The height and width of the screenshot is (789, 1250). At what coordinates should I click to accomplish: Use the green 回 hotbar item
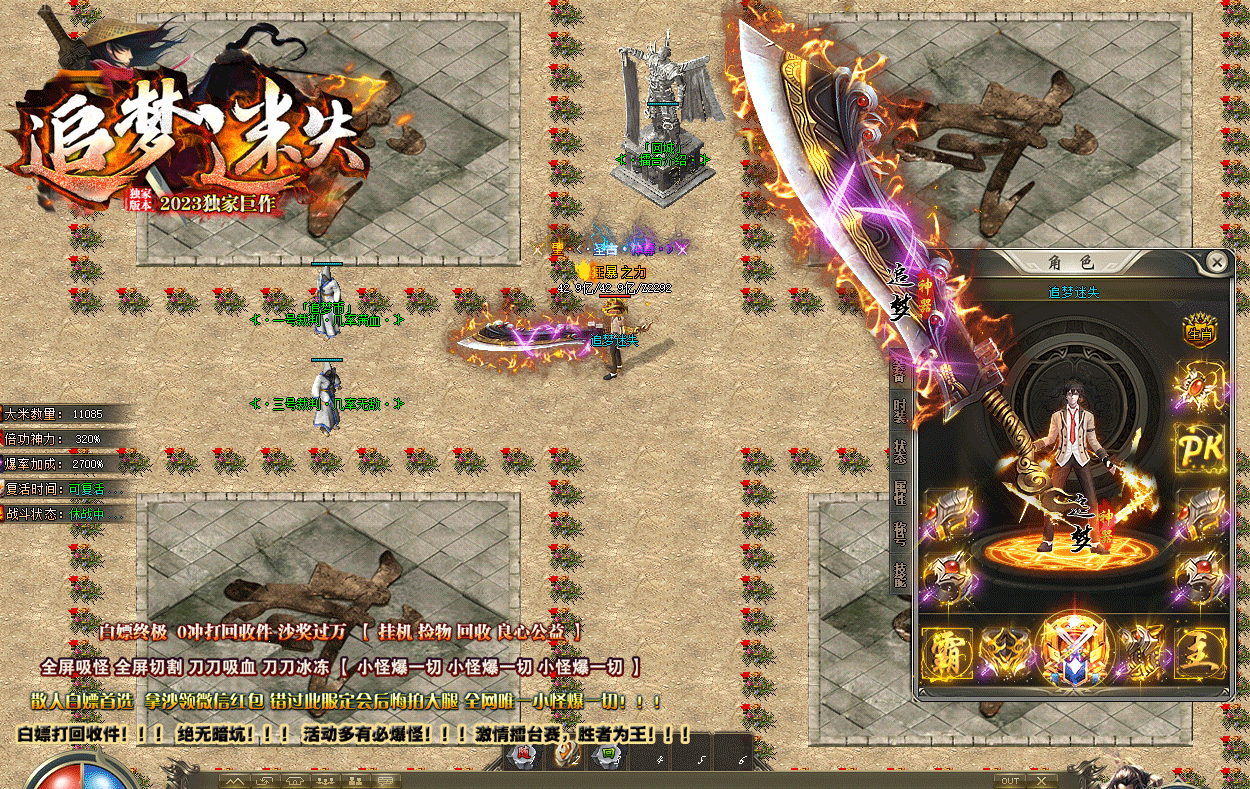point(607,755)
